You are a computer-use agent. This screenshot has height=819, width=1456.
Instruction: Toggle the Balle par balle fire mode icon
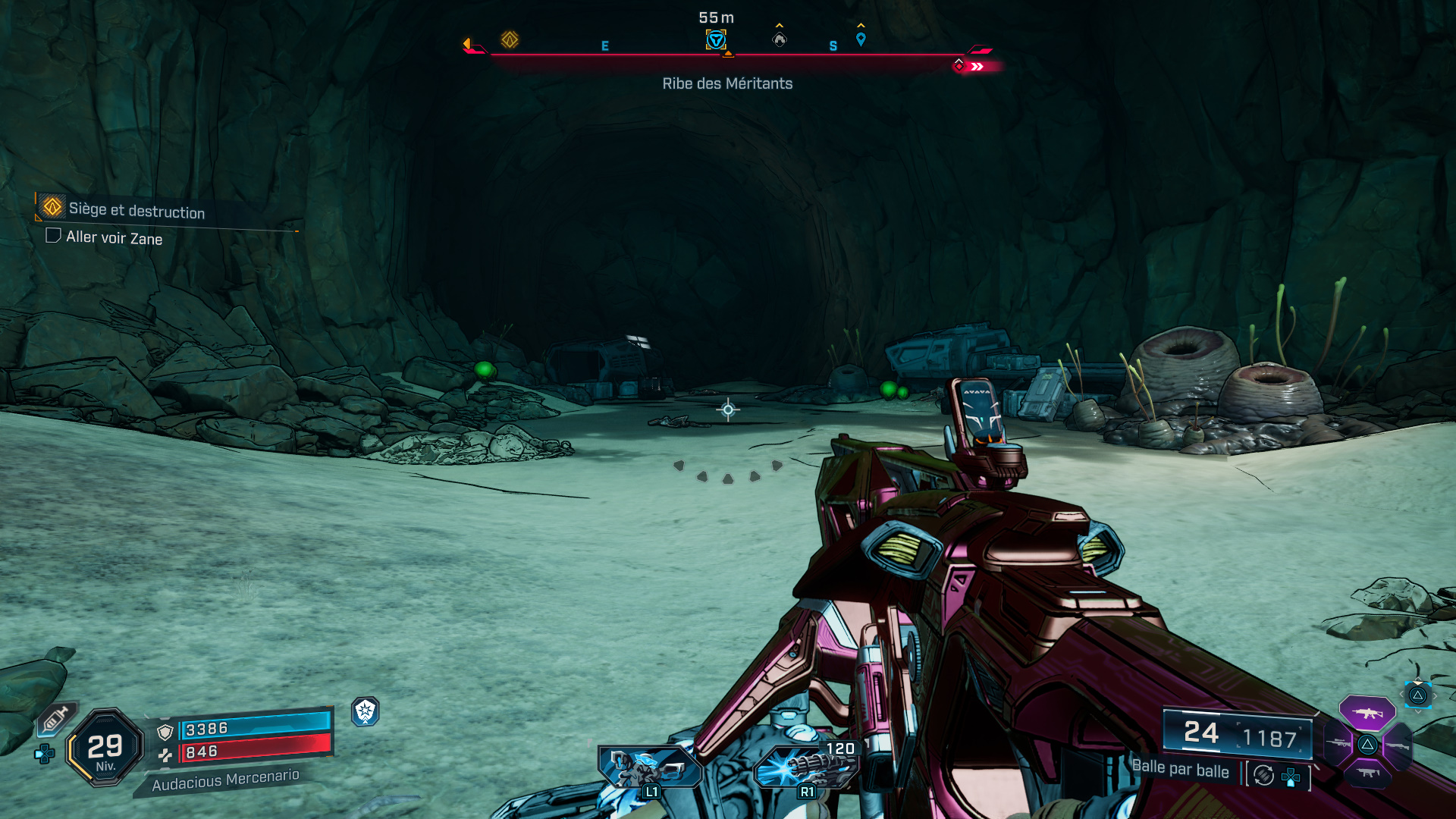point(1264,775)
